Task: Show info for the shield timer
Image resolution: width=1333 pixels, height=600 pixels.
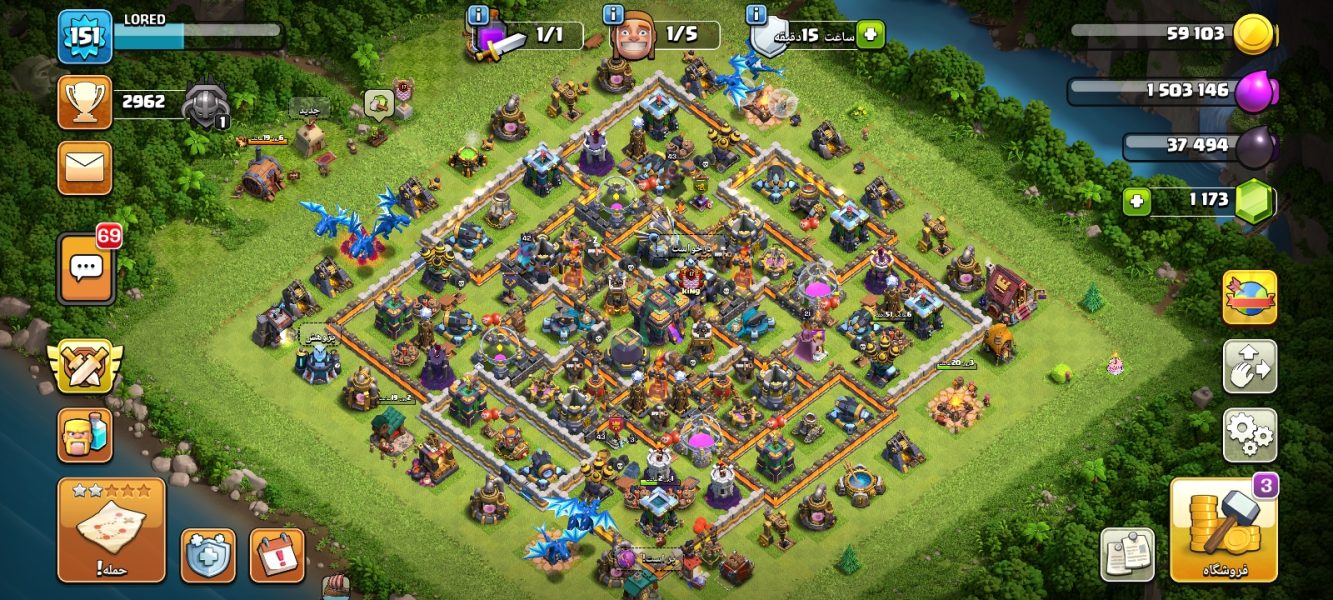Action: 757,15
